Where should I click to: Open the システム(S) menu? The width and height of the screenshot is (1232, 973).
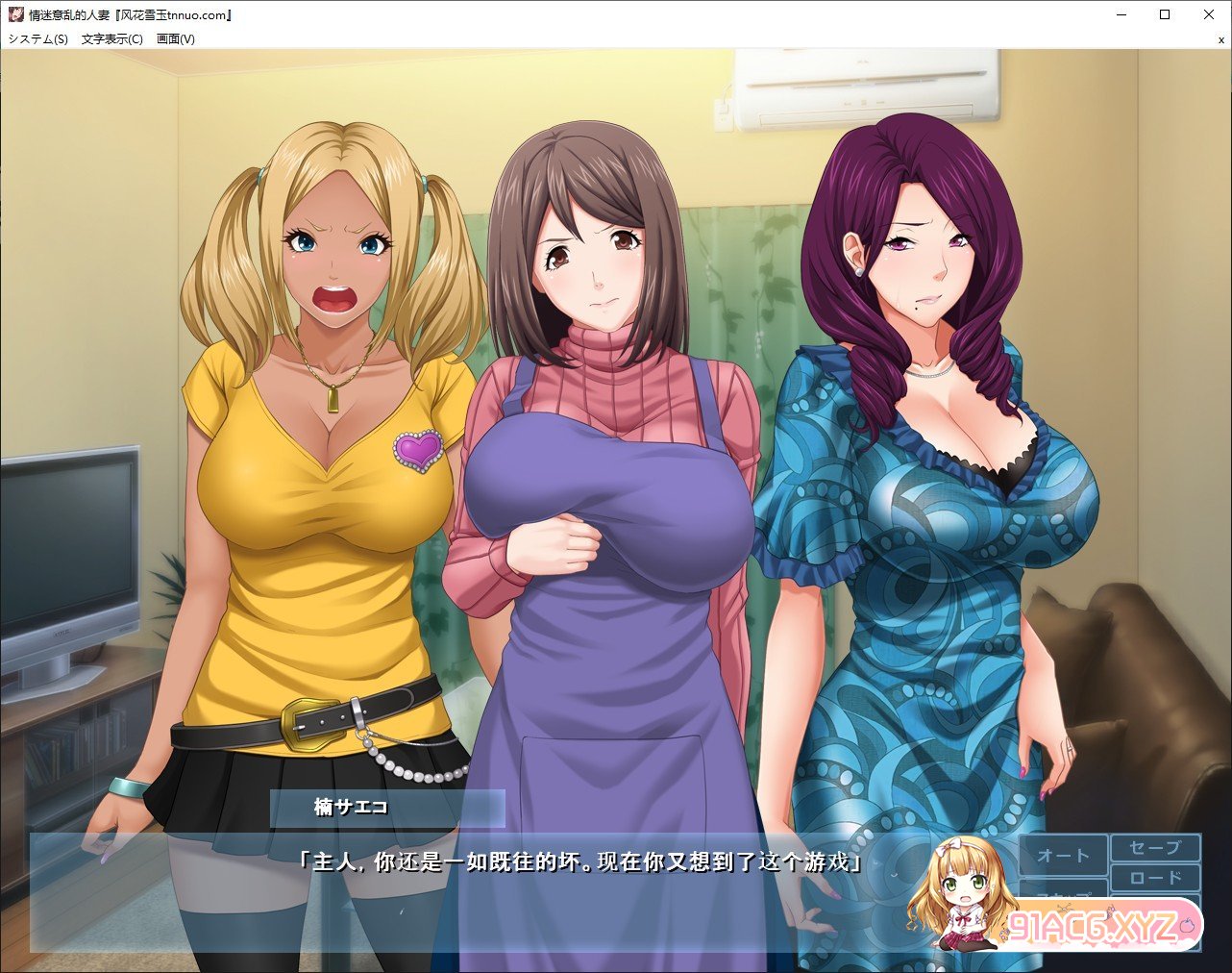tap(38, 39)
